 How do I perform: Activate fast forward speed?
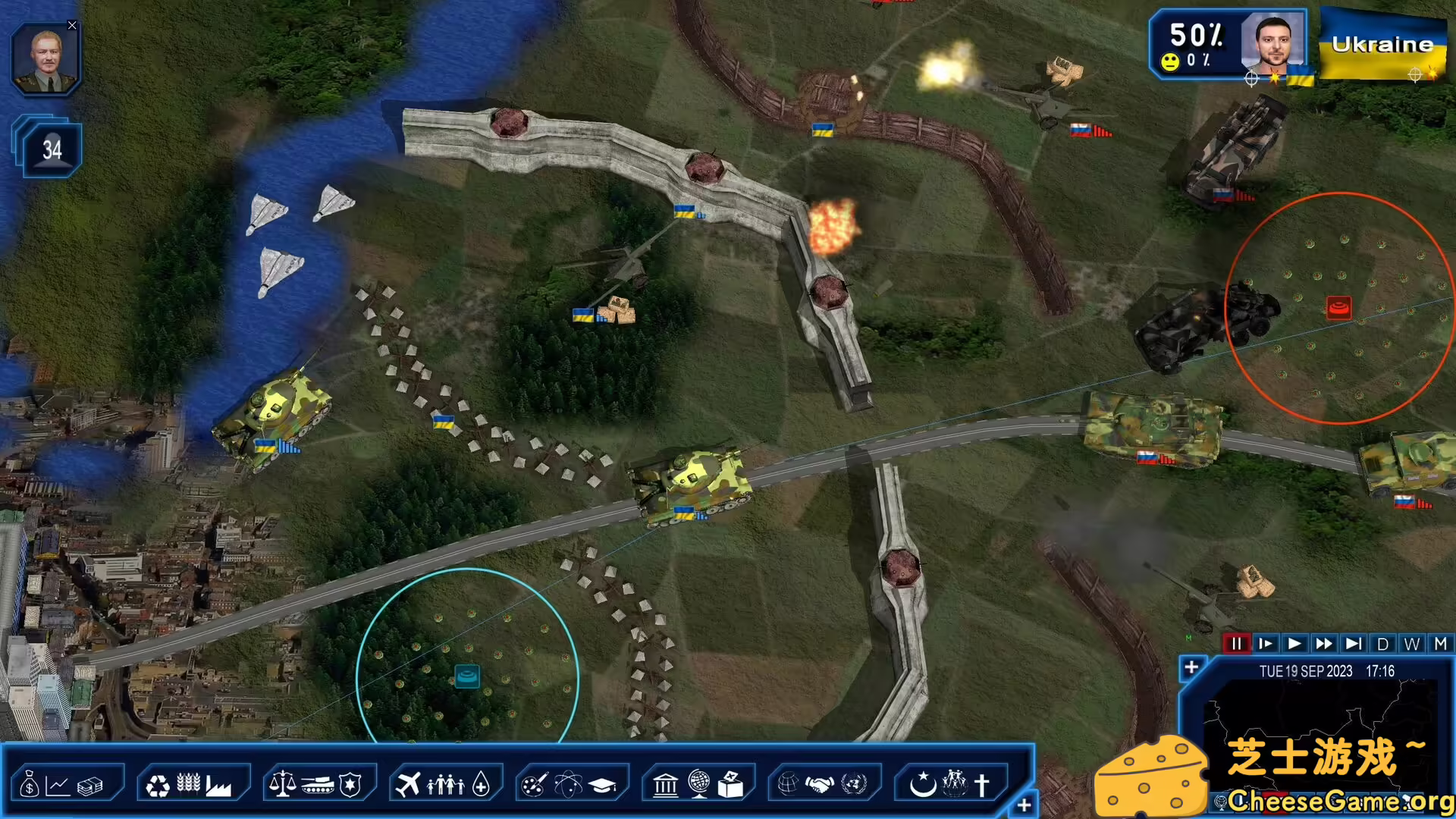(x=1325, y=644)
